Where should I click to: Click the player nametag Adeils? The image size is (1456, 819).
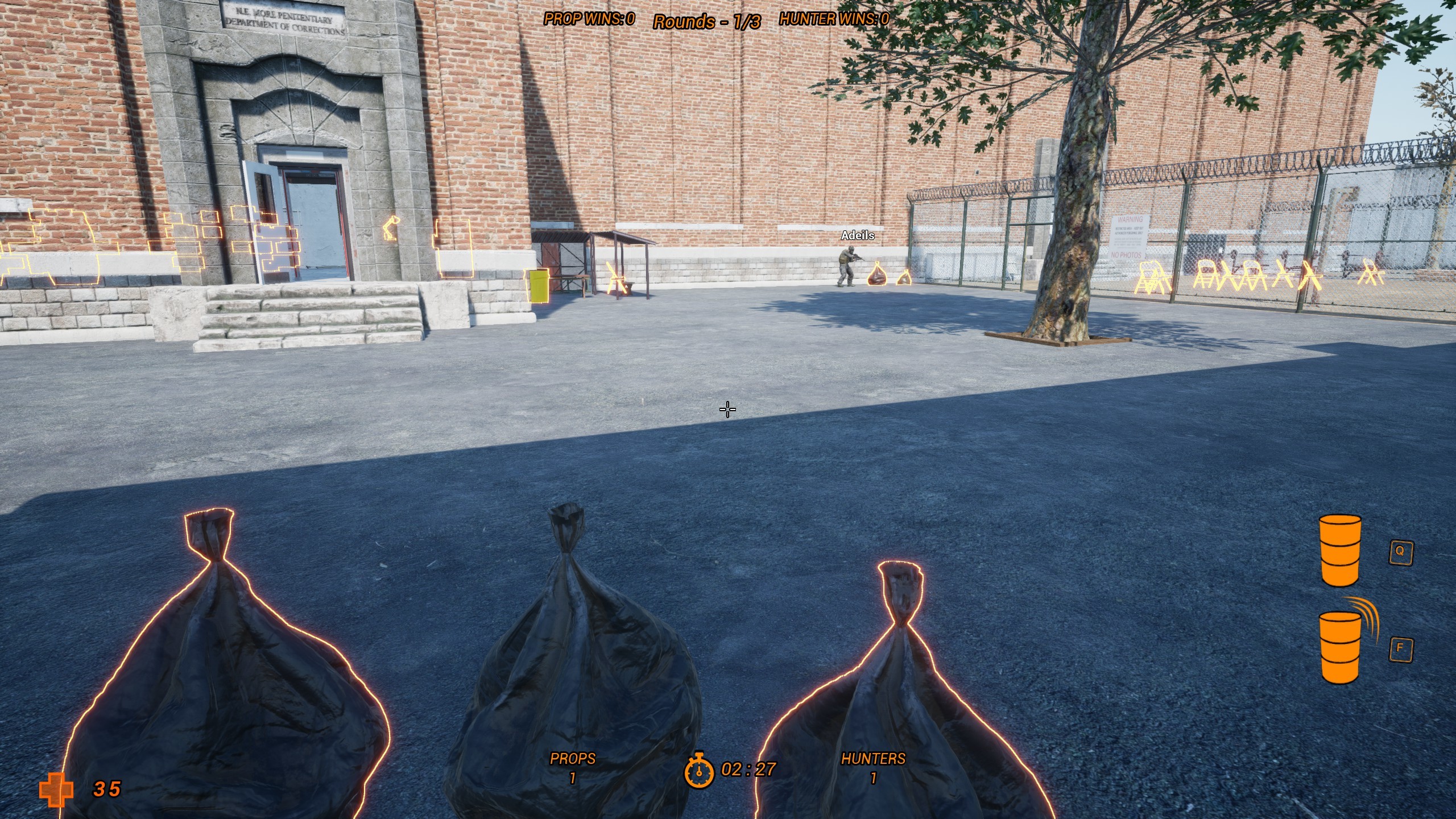click(x=858, y=235)
